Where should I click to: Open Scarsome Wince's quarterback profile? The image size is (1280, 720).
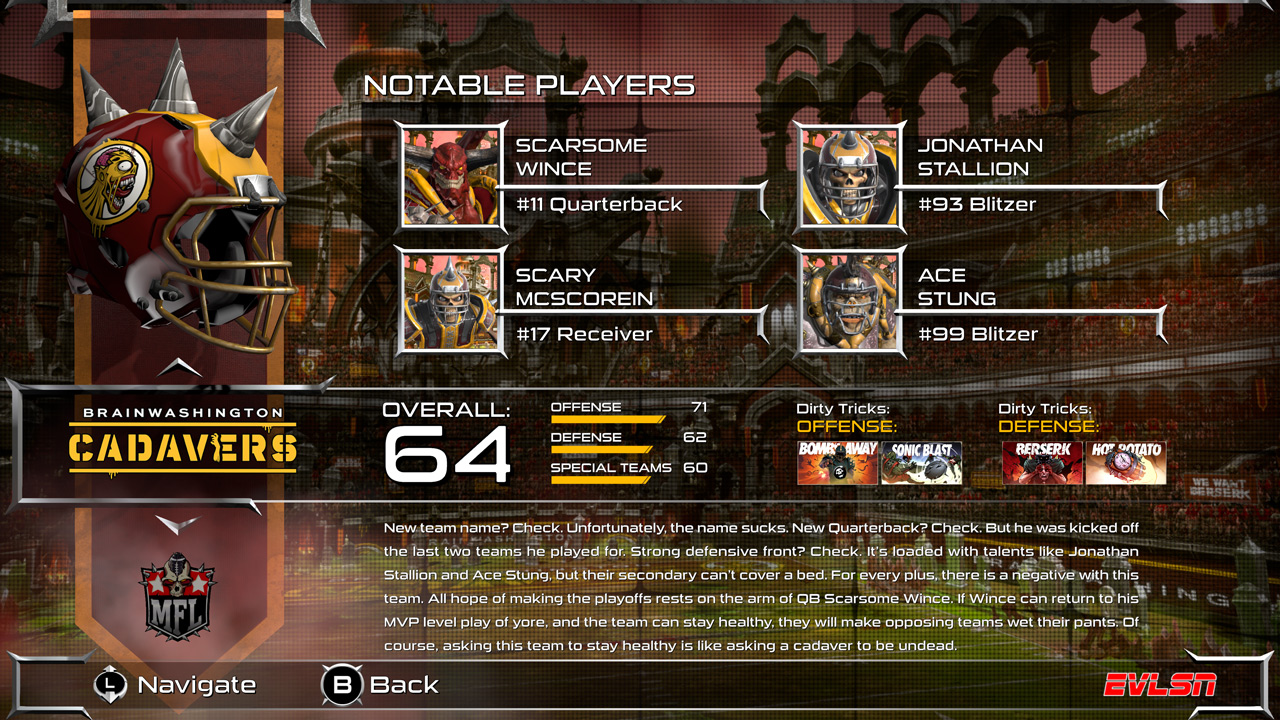pos(450,178)
